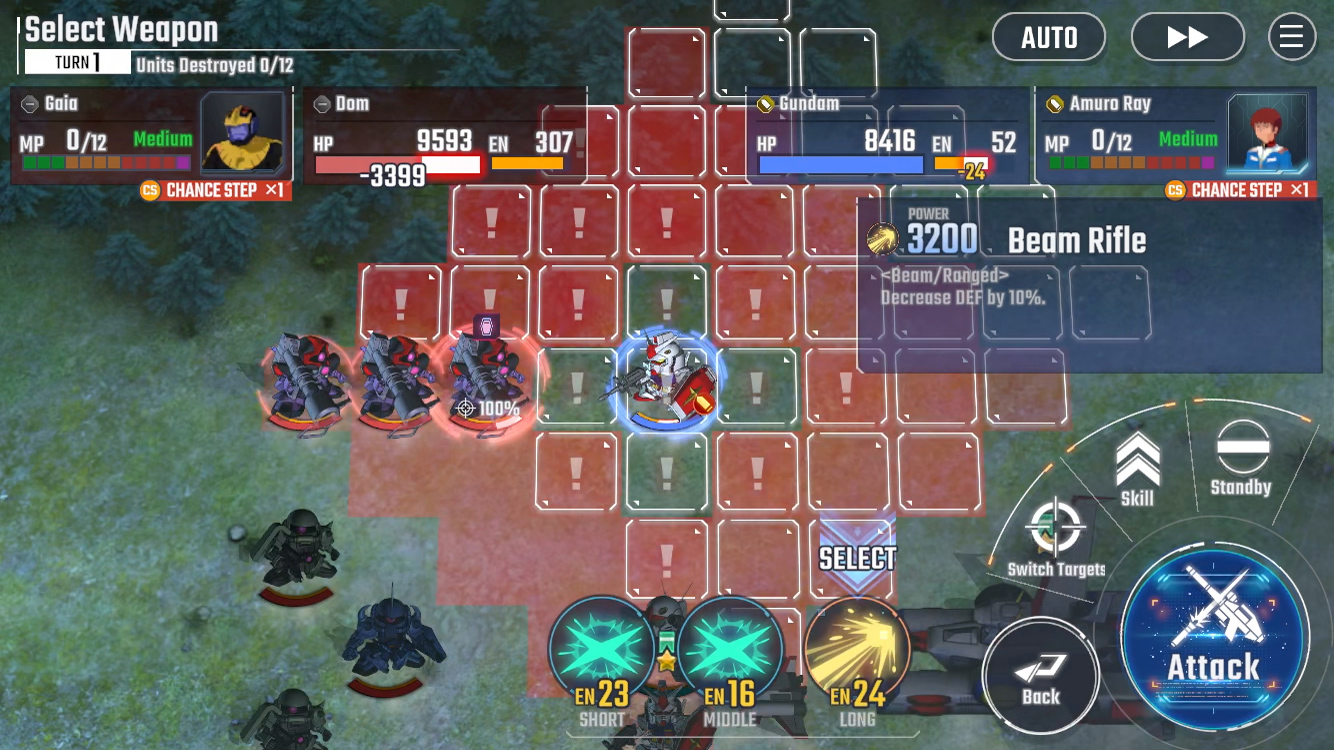Enable the fast-forward battle speed

point(1187,37)
